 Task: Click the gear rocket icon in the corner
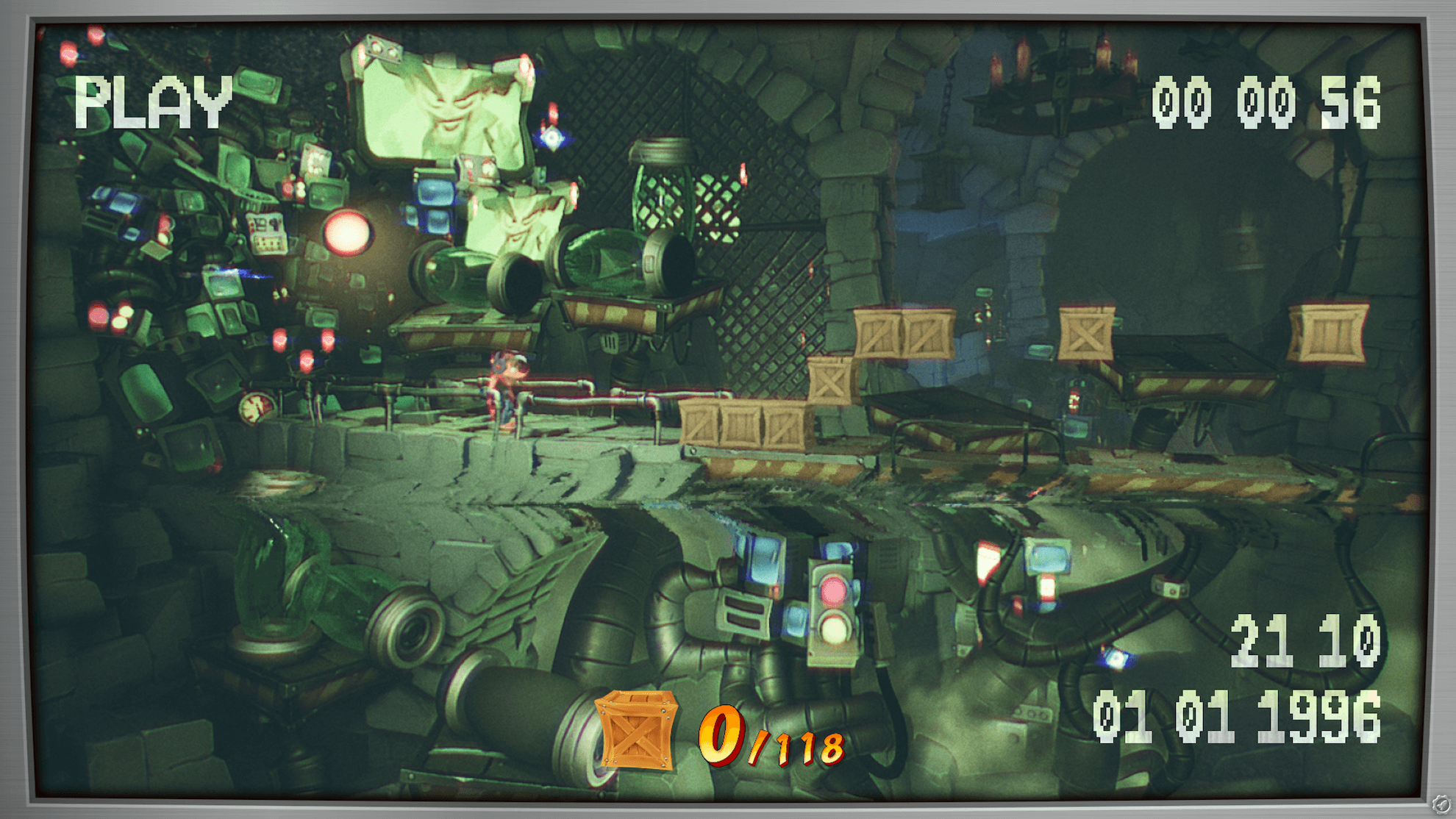tap(1441, 804)
